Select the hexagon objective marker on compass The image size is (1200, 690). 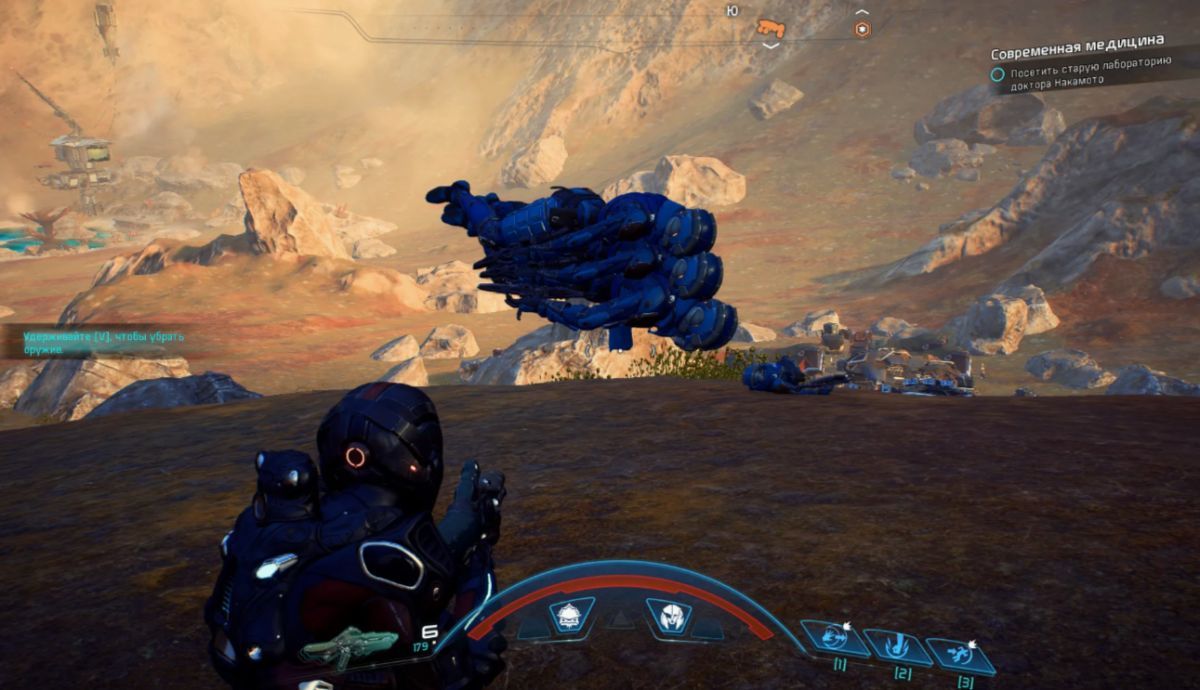pyautogui.click(x=862, y=29)
